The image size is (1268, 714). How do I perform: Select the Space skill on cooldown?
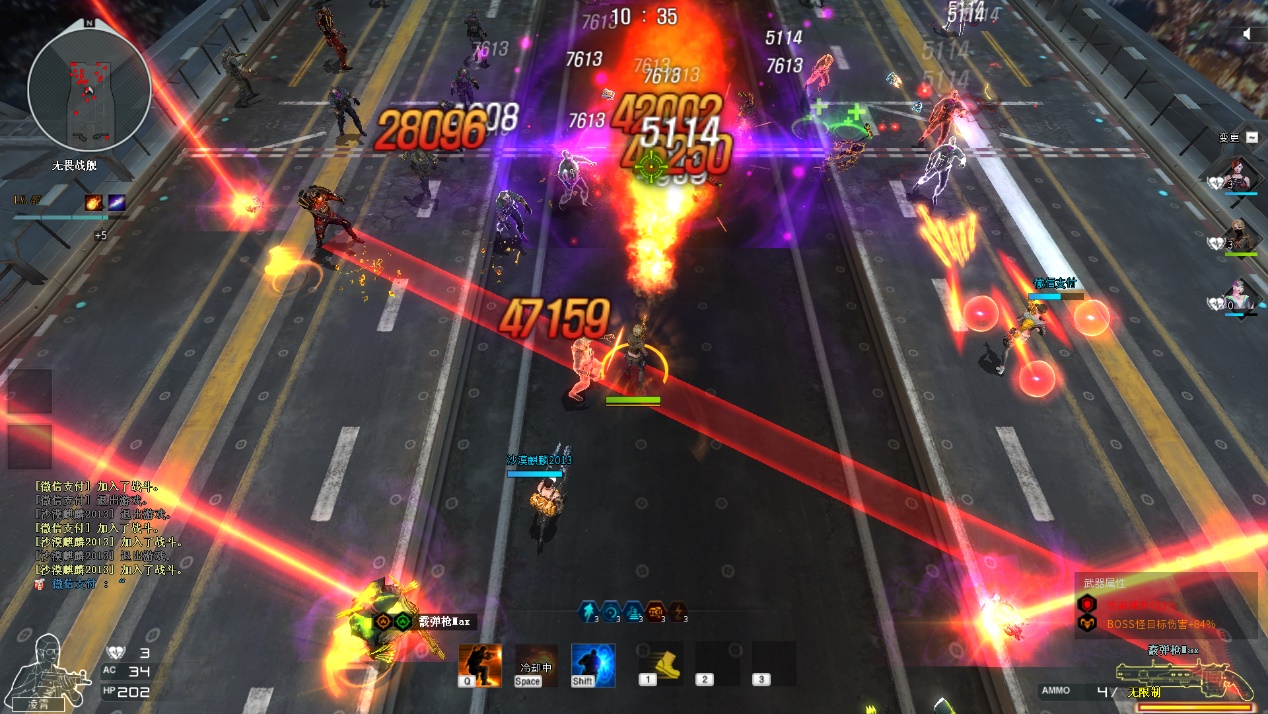pyautogui.click(x=528, y=665)
